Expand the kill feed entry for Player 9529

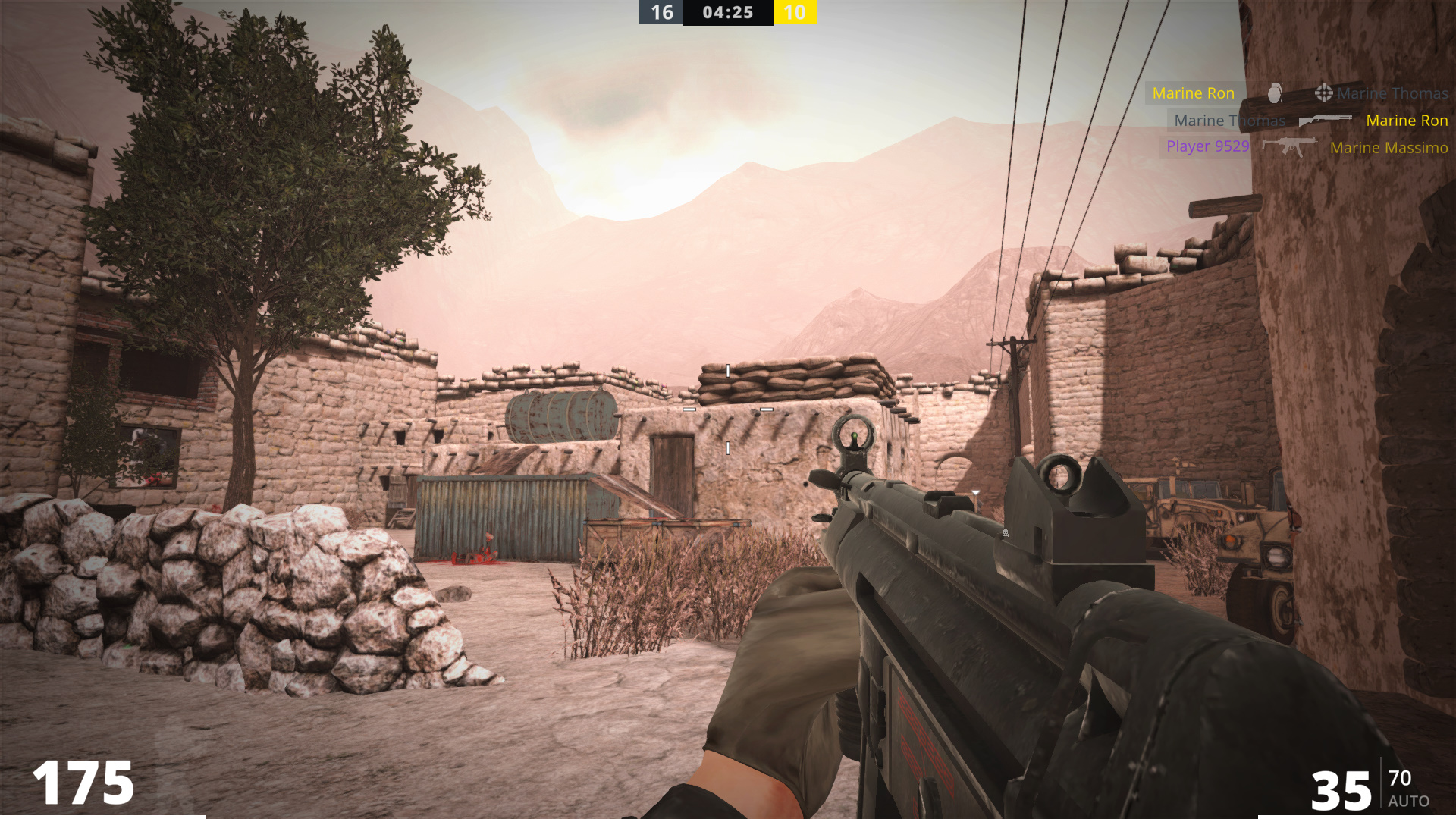[x=1207, y=147]
